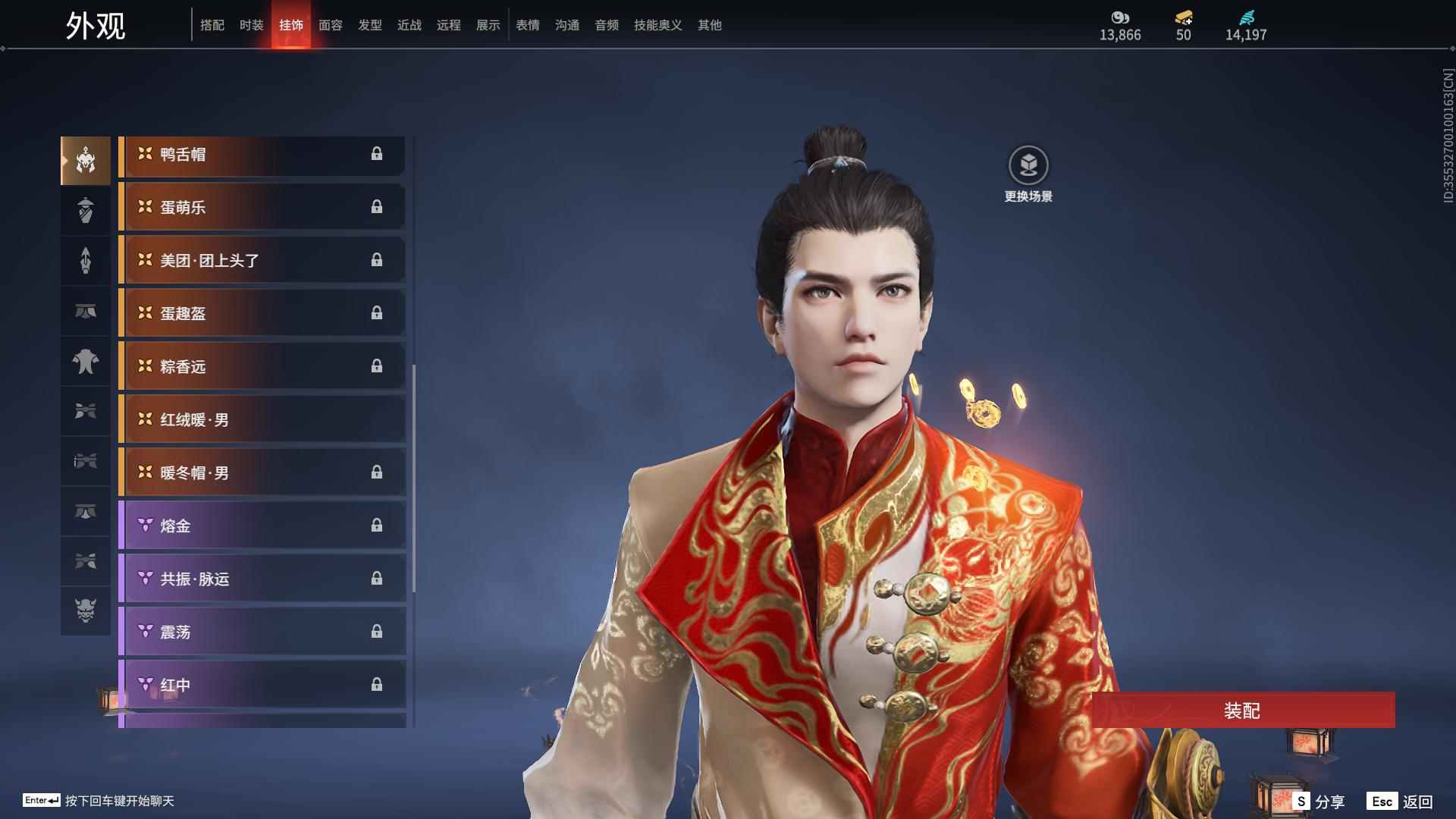
Task: Switch to the 面容 tab
Action: [x=330, y=24]
